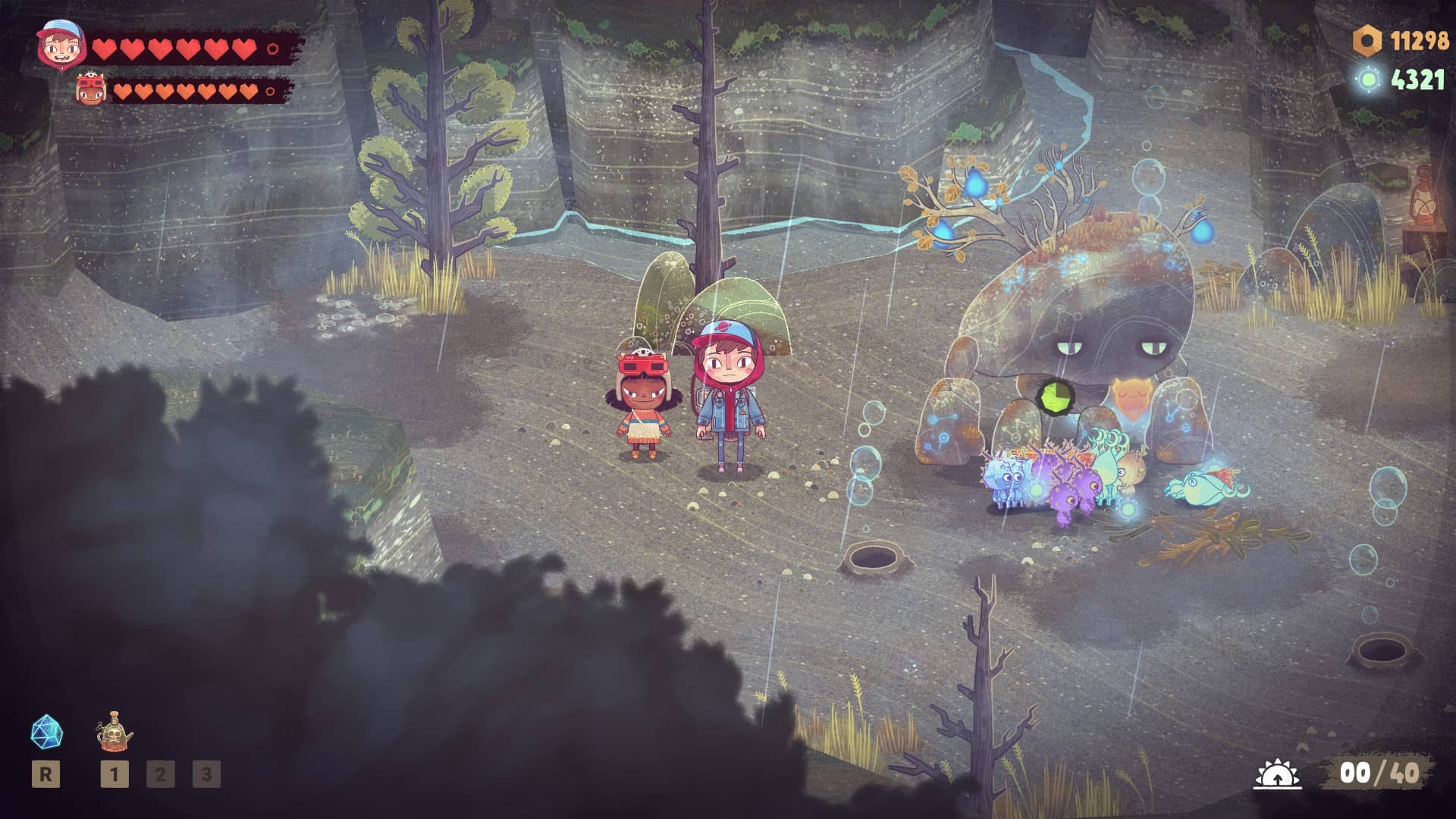The width and height of the screenshot is (1456, 819).
Task: Click the spriteling camp icon beside the counter
Action: click(1277, 774)
